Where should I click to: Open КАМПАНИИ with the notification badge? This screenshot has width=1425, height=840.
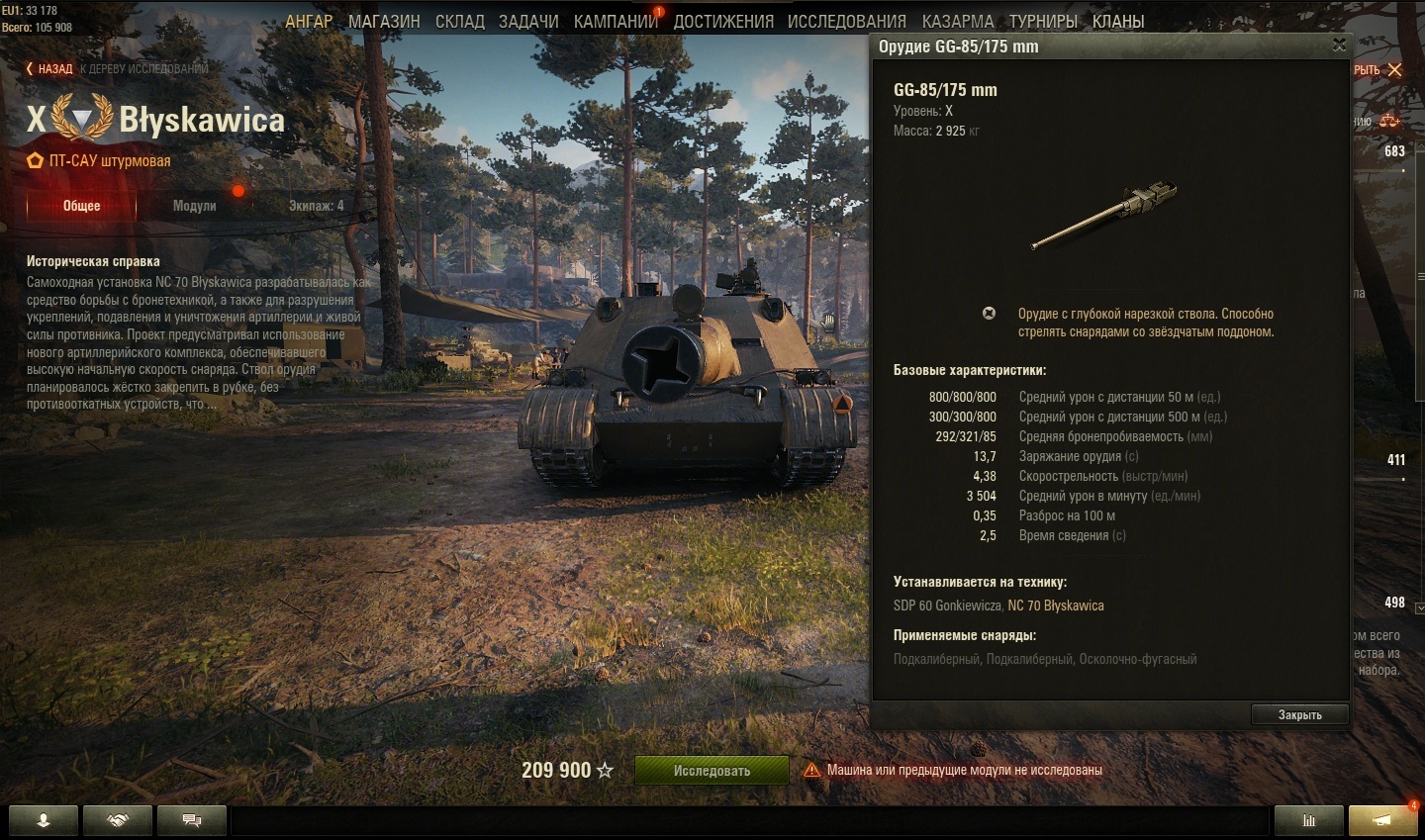coord(616,21)
